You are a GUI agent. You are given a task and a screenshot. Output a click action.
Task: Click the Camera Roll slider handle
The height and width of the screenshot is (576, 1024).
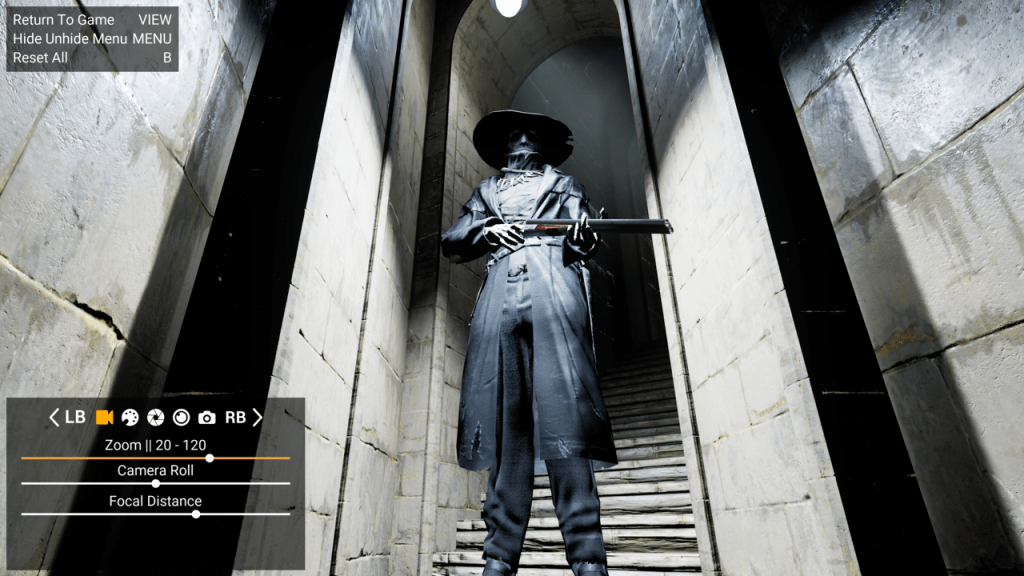coord(155,483)
